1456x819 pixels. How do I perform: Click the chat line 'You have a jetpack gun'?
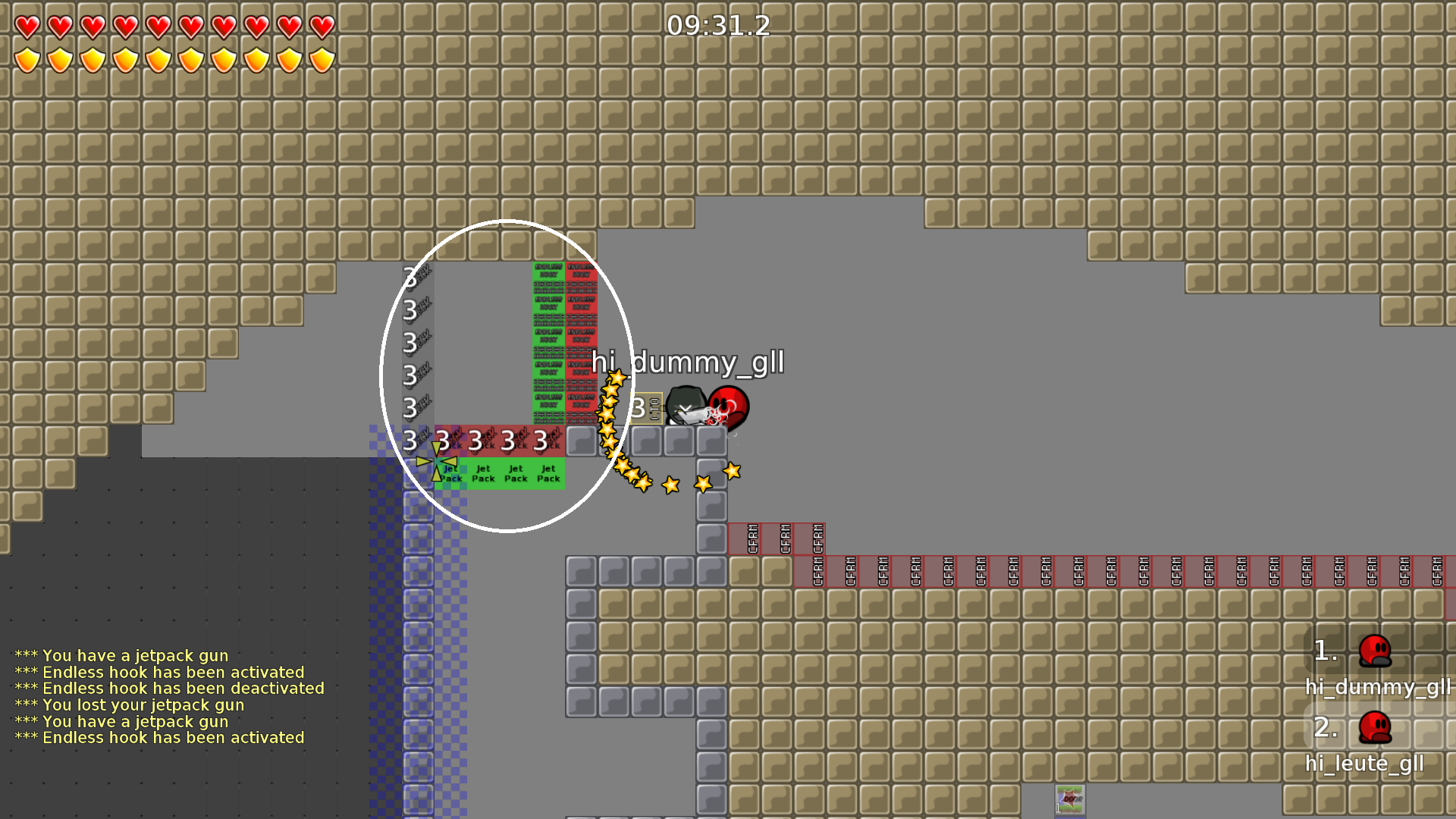(x=121, y=655)
